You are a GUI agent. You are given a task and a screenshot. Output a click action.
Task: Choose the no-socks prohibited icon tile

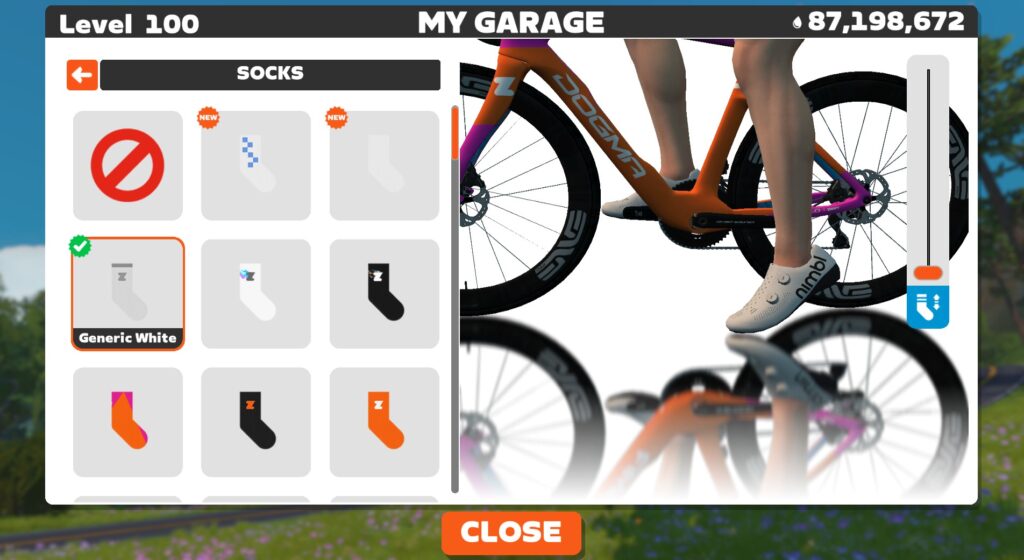click(128, 165)
